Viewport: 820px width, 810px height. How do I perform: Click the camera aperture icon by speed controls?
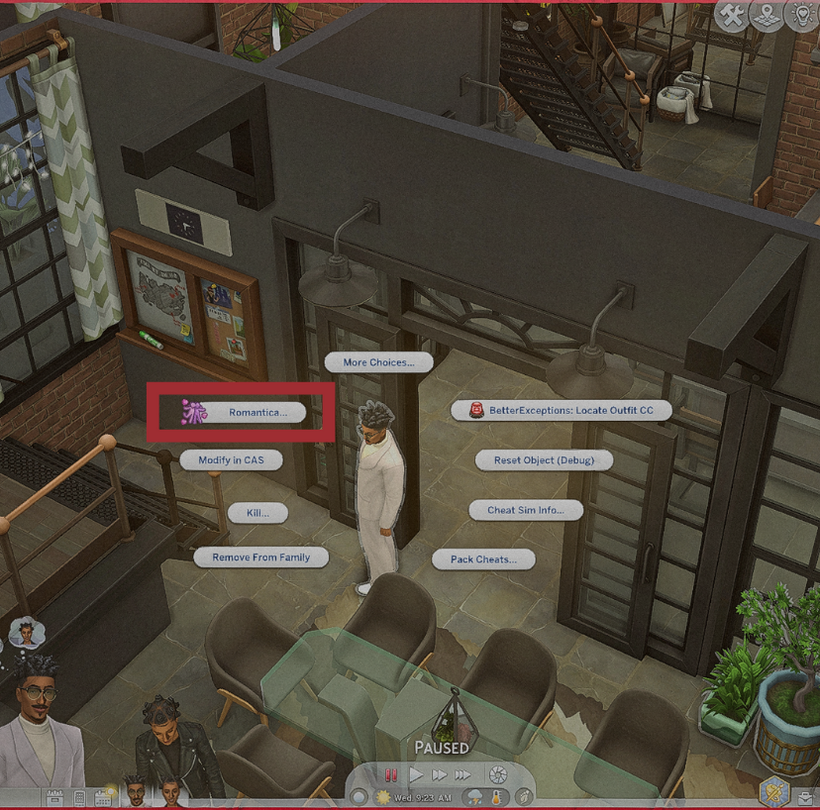(x=497, y=774)
